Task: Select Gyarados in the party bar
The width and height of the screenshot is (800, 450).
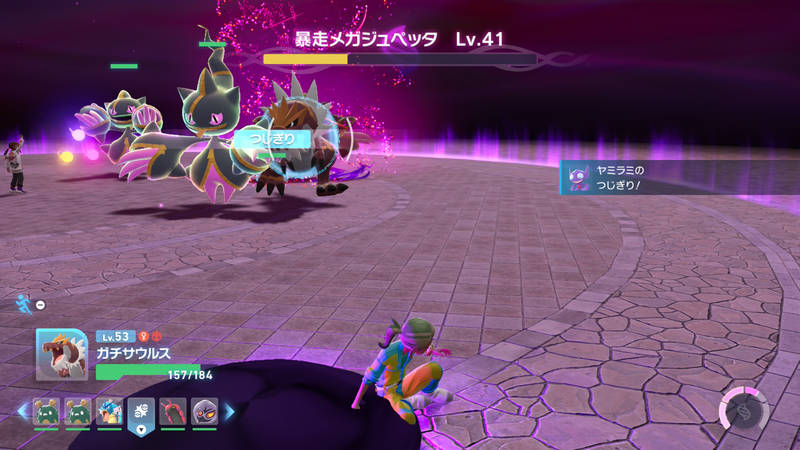Action: click(110, 411)
